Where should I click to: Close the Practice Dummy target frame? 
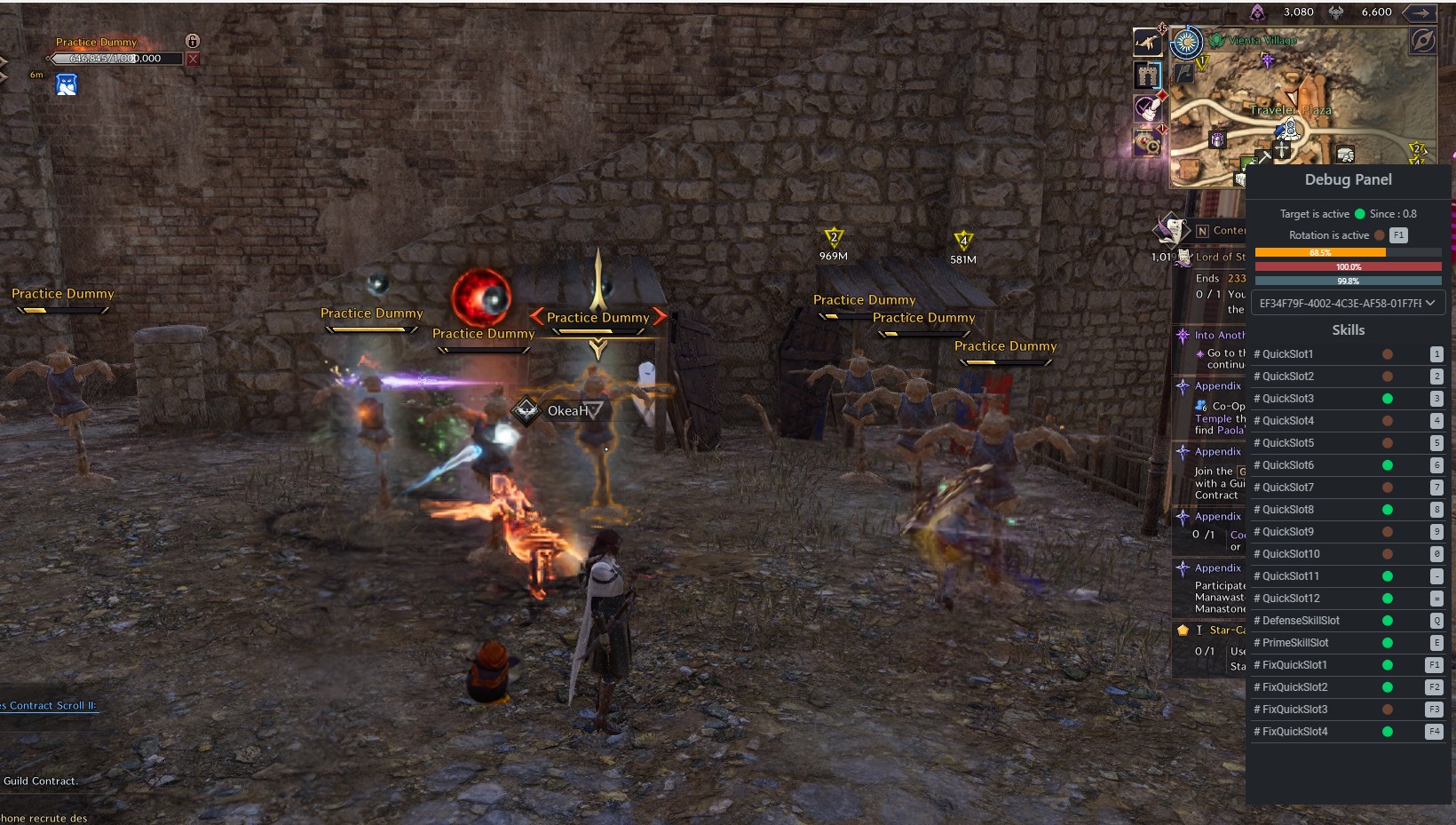coord(193,59)
